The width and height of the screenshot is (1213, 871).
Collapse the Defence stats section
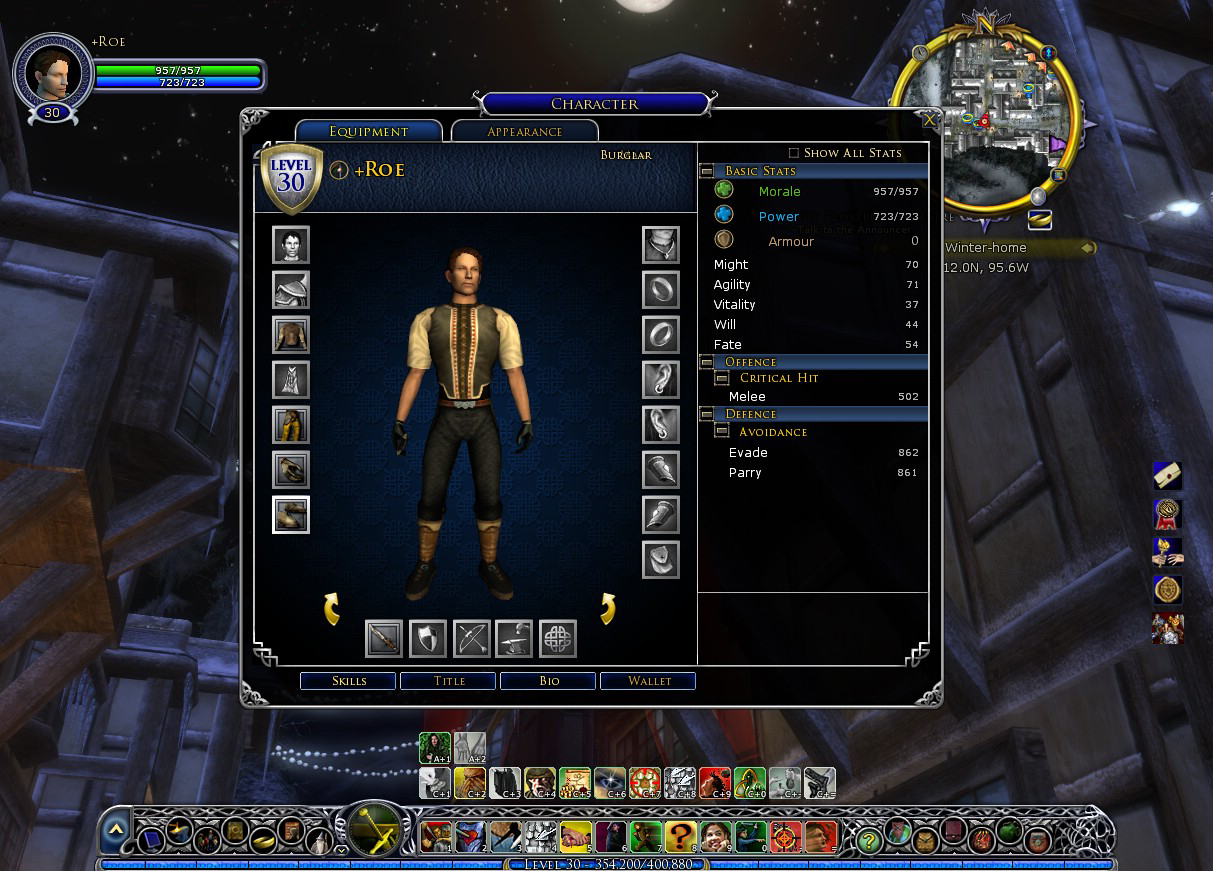707,414
